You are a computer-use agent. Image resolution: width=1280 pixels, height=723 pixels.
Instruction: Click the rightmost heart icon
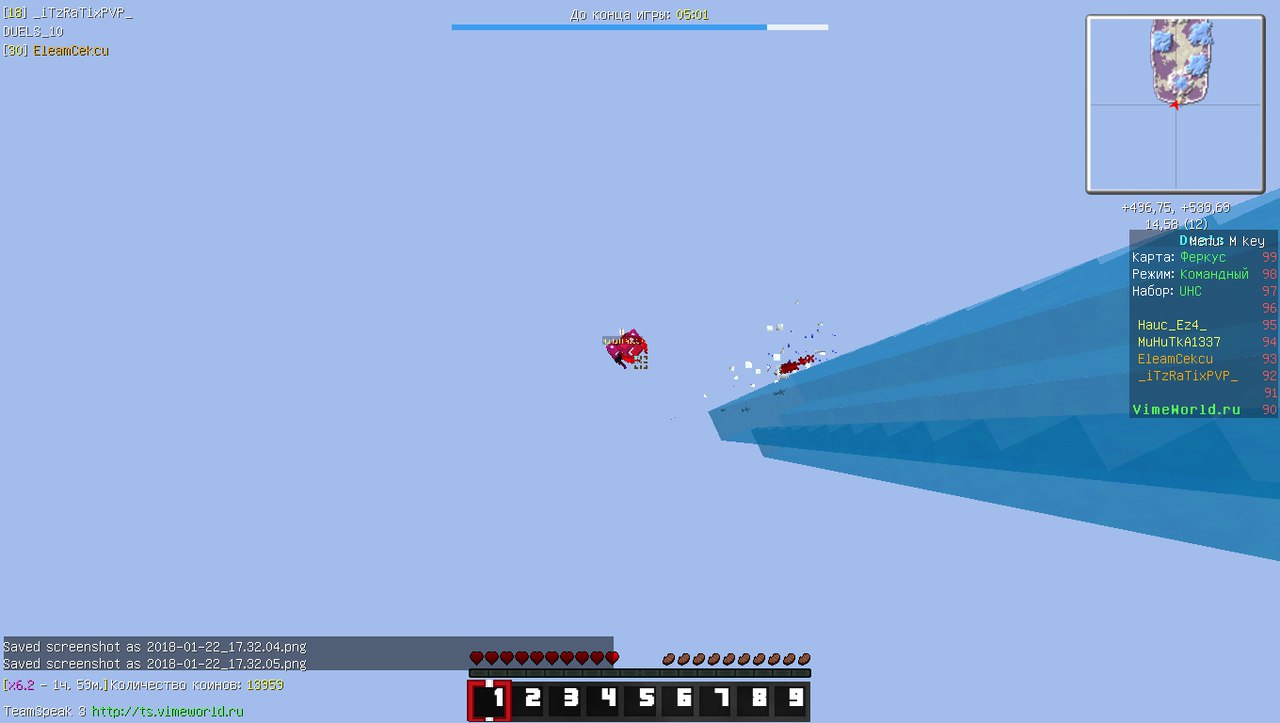pyautogui.click(x=612, y=658)
